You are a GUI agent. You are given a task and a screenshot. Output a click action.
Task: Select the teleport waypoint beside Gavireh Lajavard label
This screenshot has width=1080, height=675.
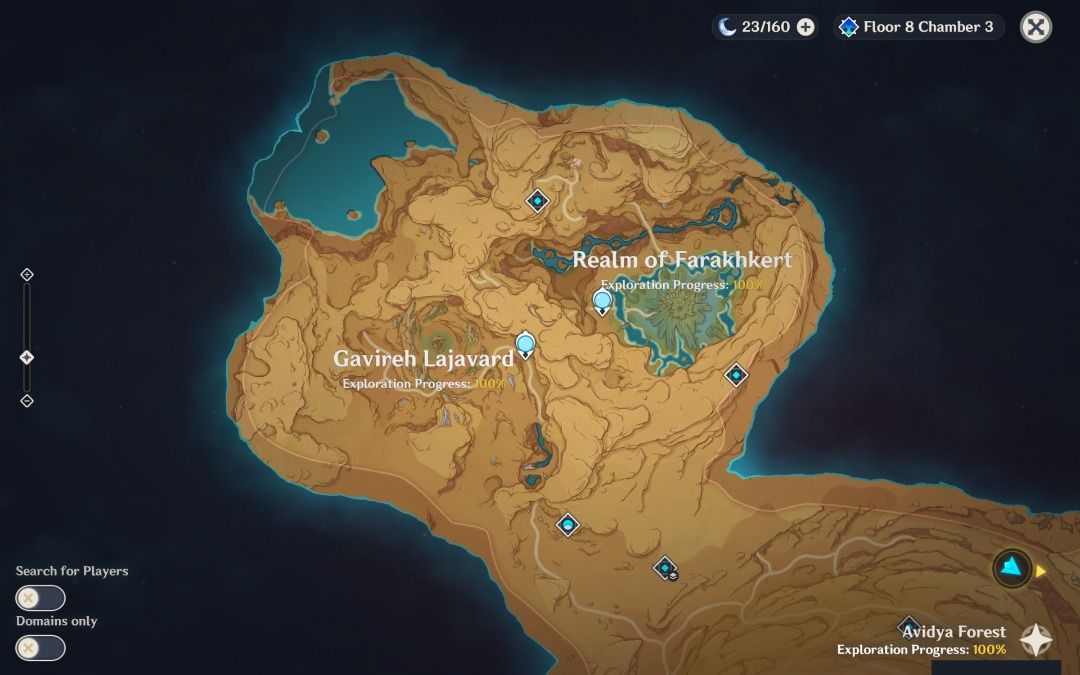[x=525, y=346]
